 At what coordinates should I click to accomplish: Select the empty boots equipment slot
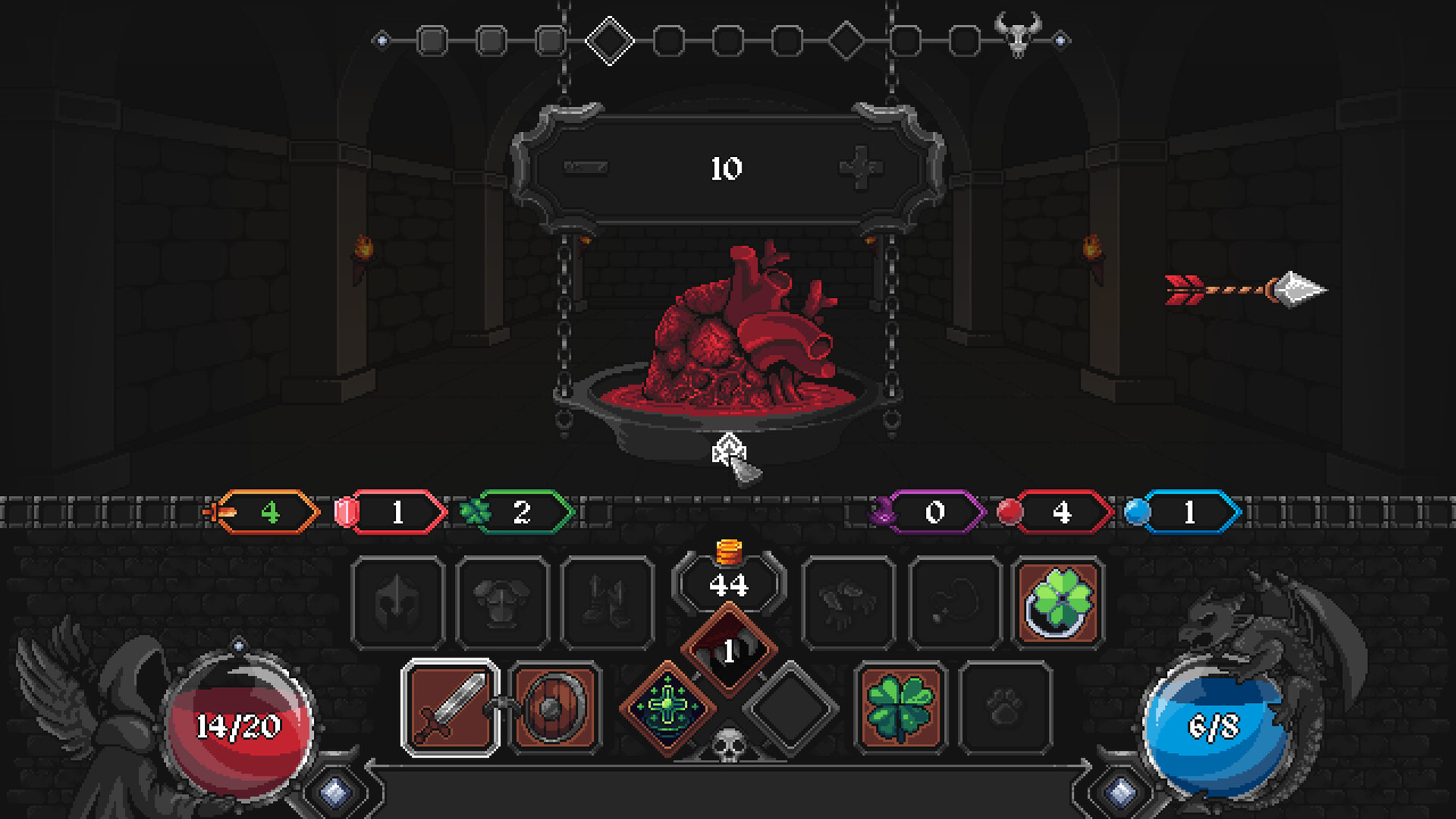[x=607, y=599]
